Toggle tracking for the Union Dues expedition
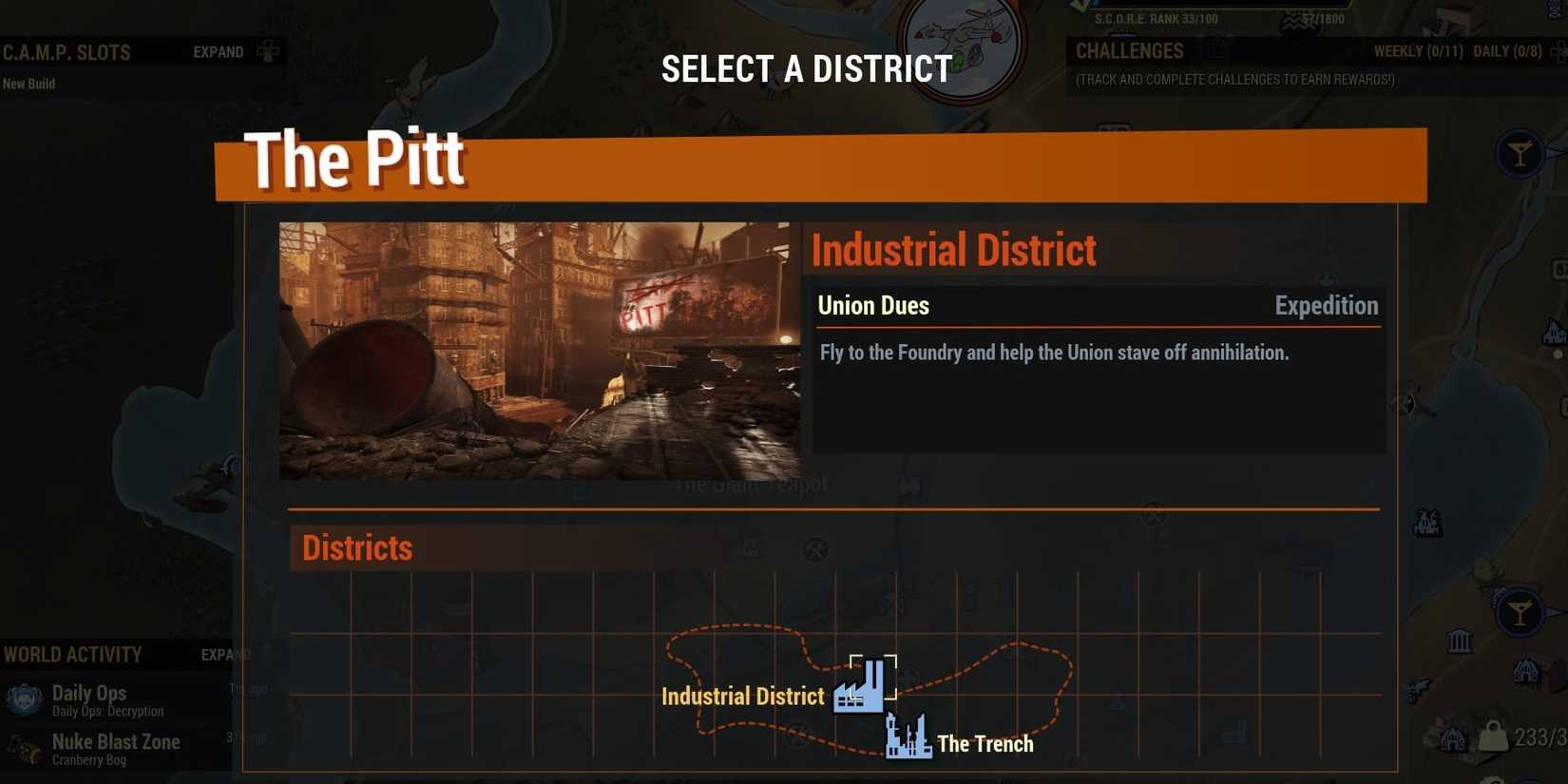The width and height of the screenshot is (1568, 784). (1098, 305)
